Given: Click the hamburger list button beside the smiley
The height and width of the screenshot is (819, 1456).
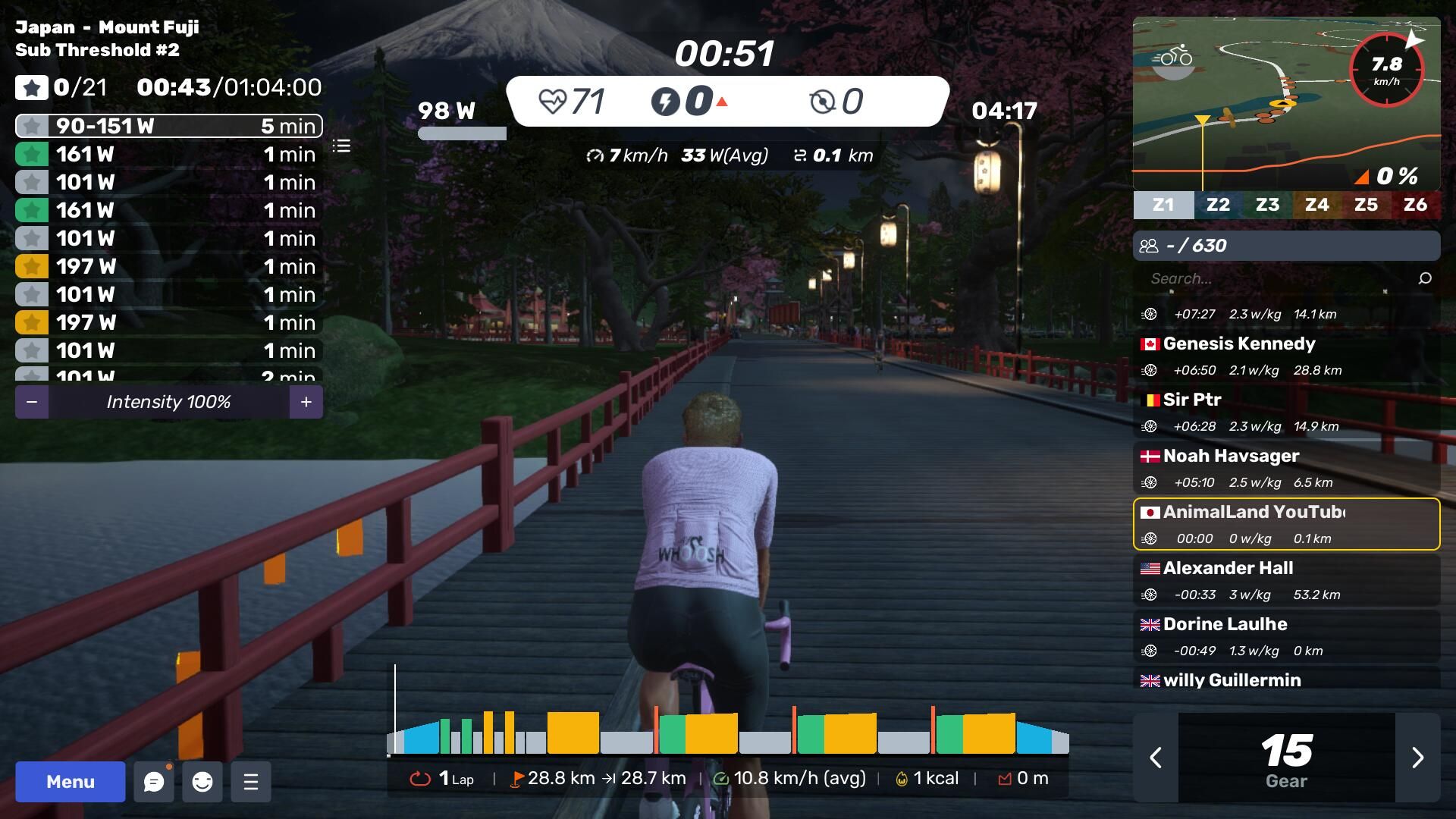Looking at the screenshot, I should tap(251, 782).
